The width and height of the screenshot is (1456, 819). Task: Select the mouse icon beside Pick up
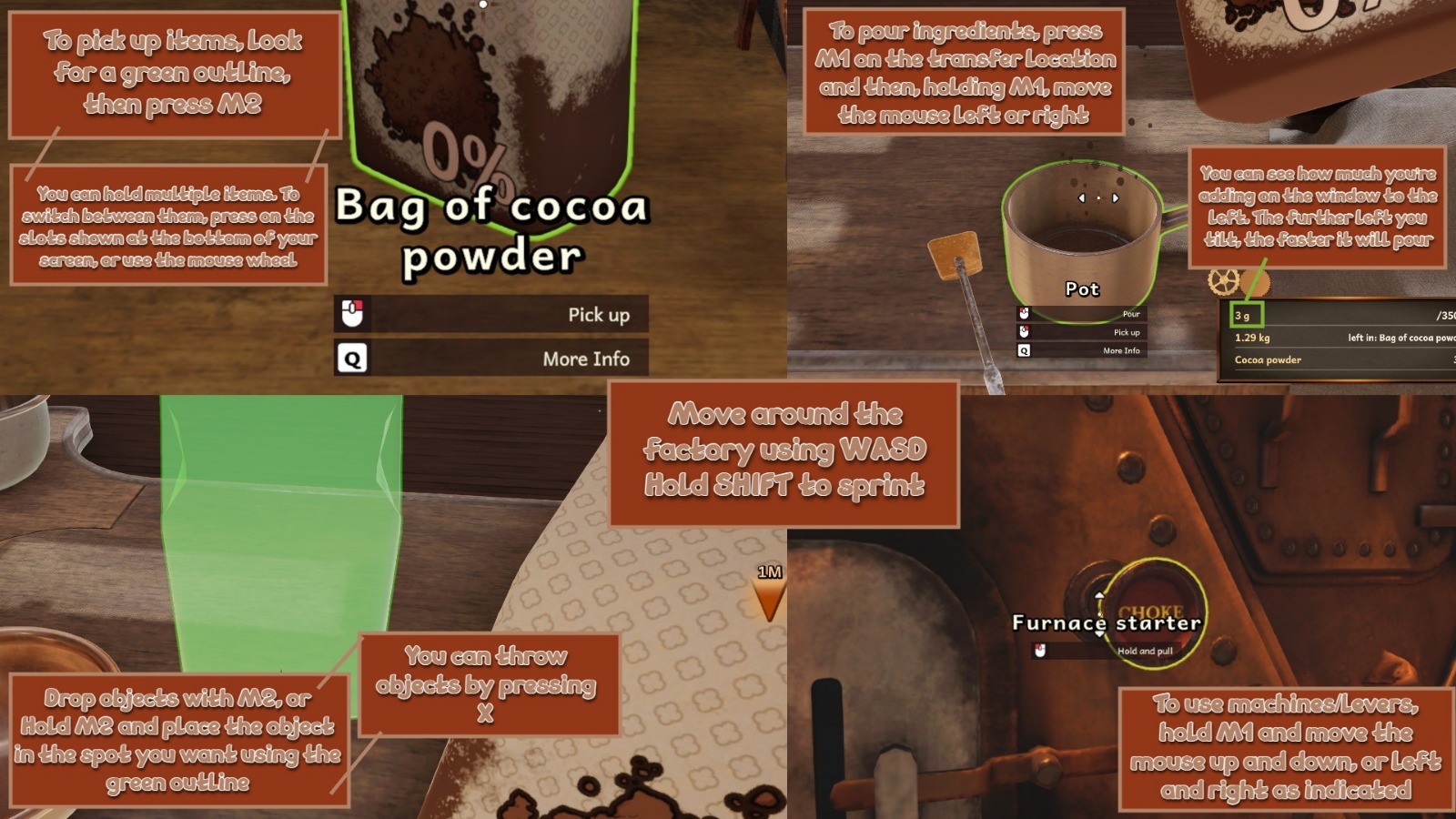351,314
